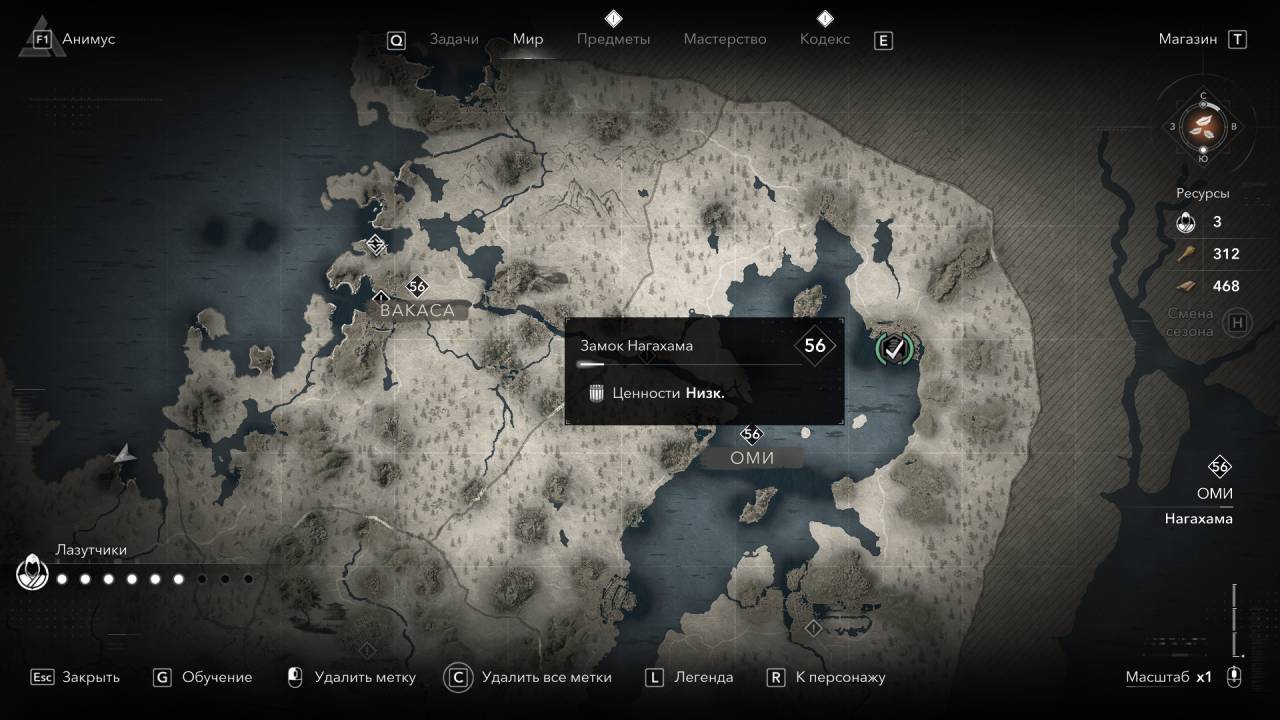Go to the Кодекс tab
Screen dimensions: 1280x720
[x=825, y=39]
